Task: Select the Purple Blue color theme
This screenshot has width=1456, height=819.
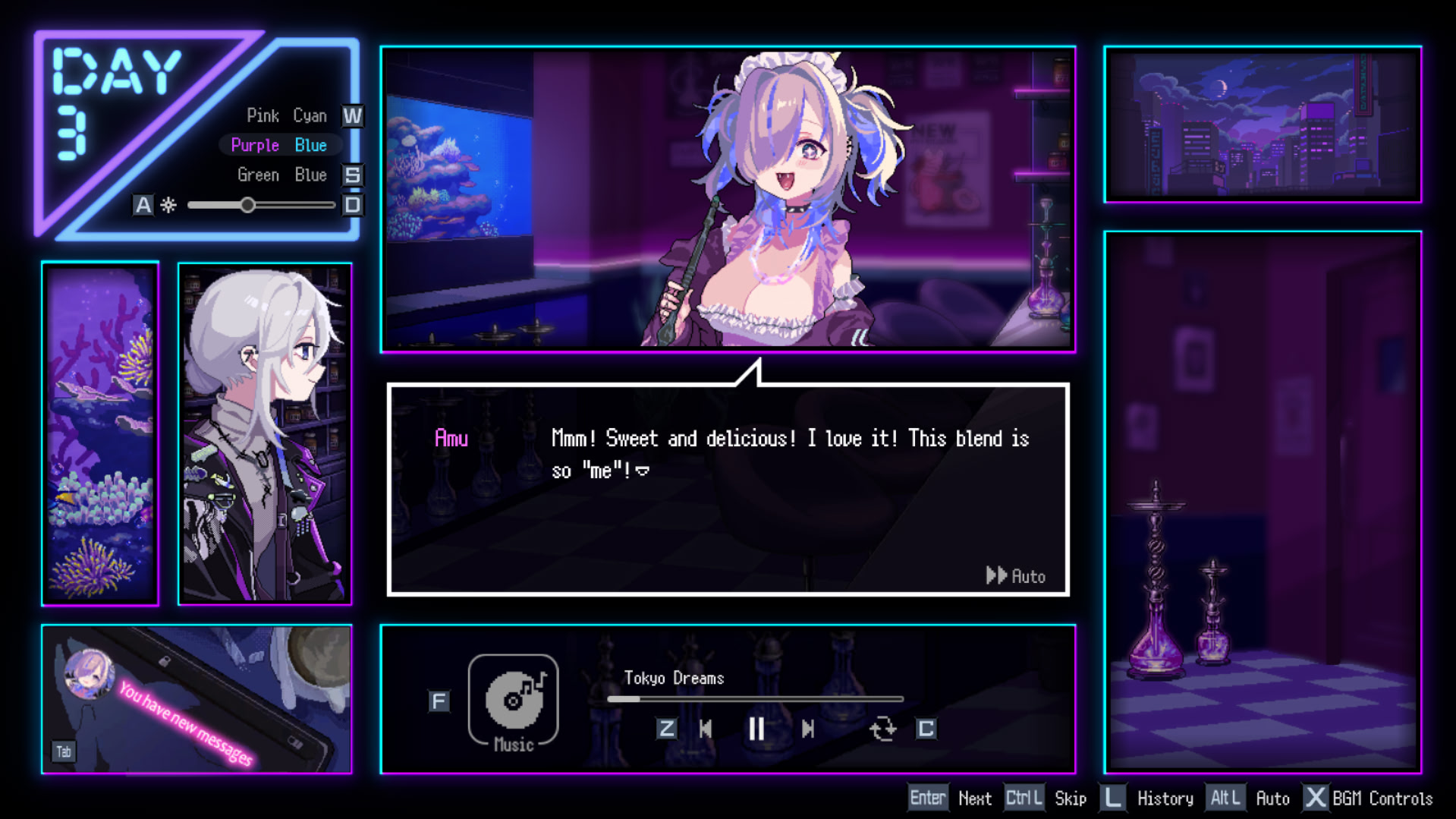Action: click(x=278, y=145)
